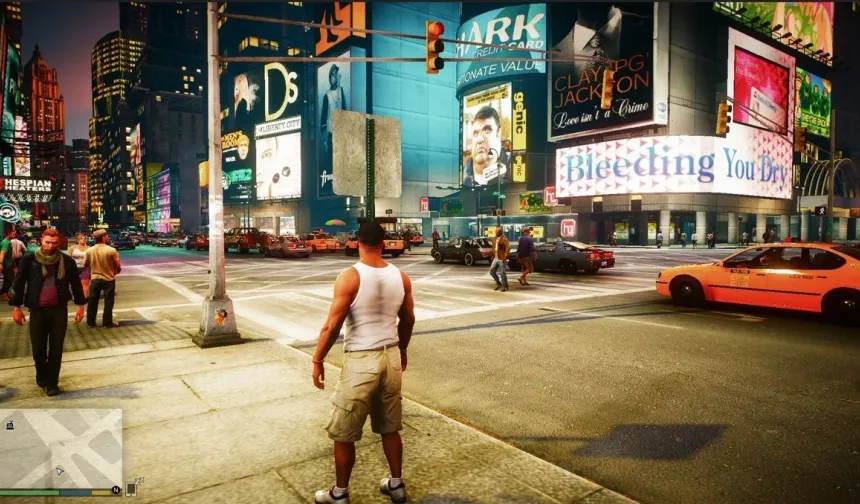
Task: Open the street minimap
Action: click(x=61, y=447)
